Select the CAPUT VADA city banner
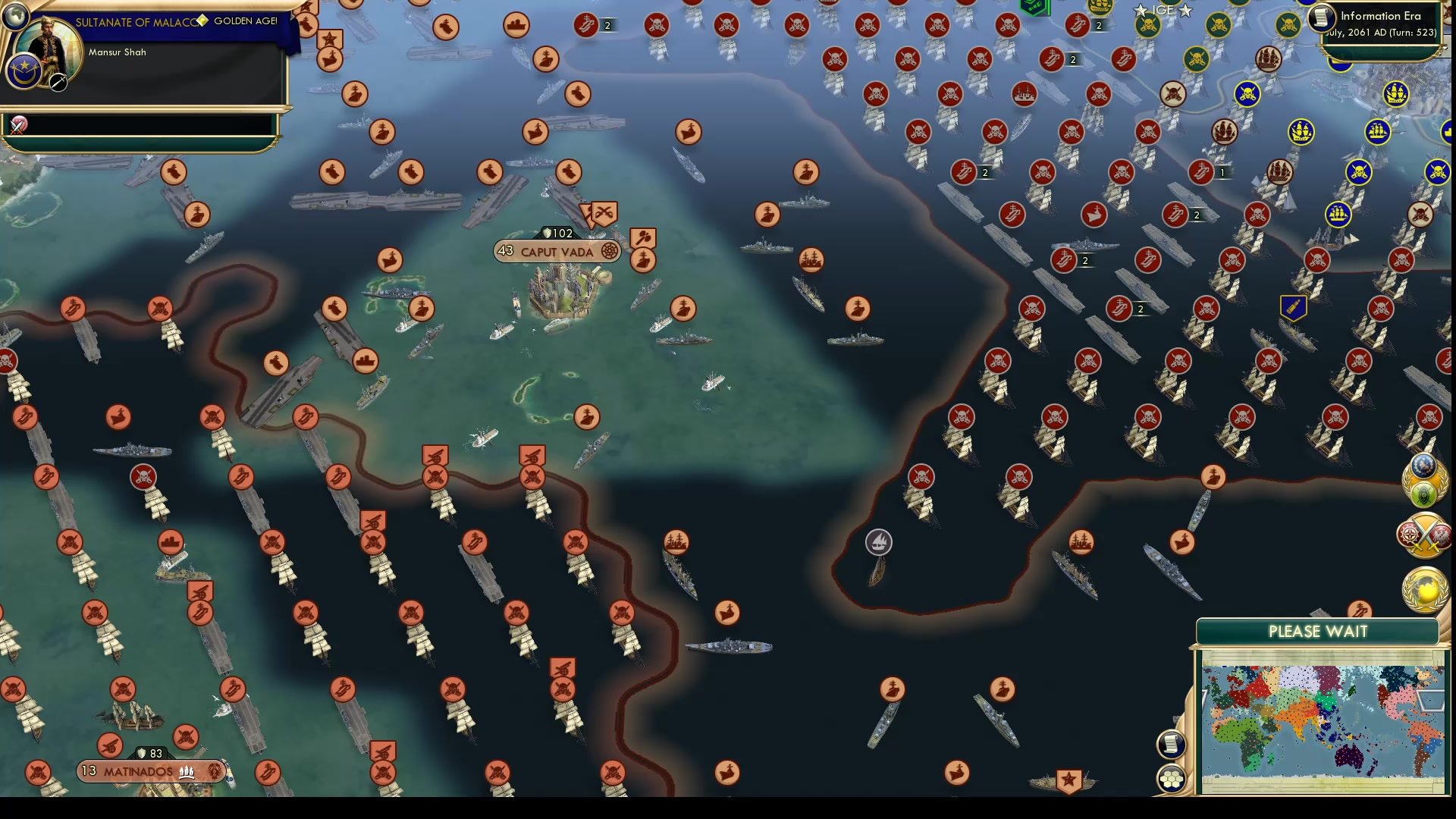The height and width of the screenshot is (819, 1456). point(556,251)
